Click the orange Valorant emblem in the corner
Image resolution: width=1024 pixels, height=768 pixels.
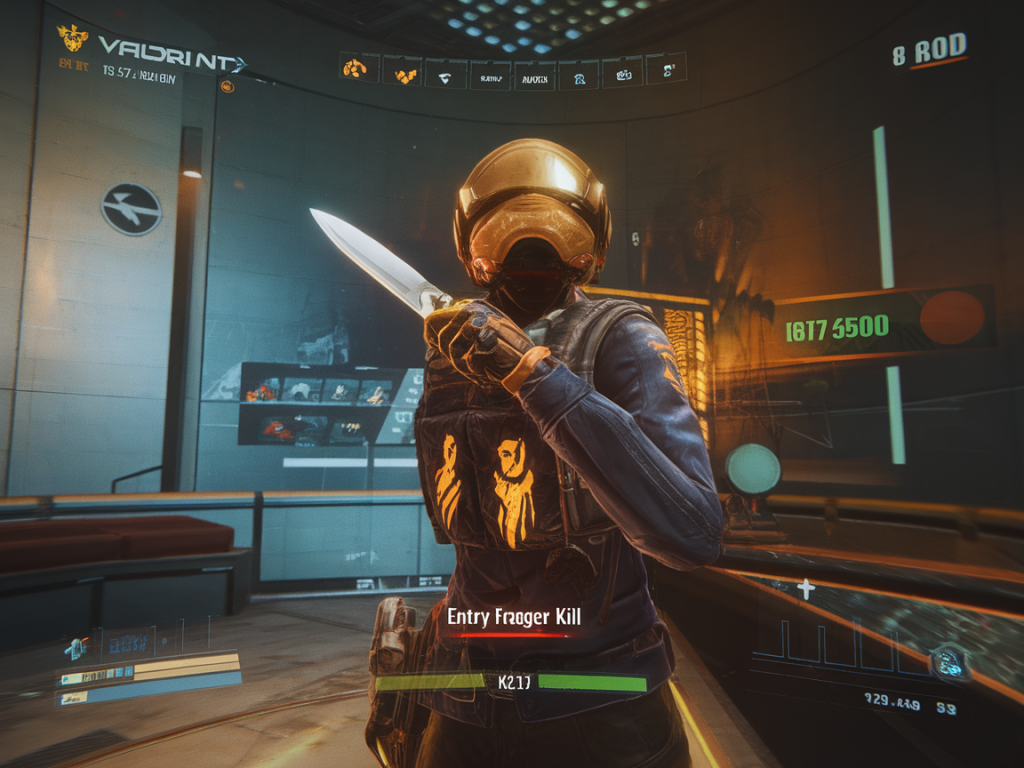pyautogui.click(x=73, y=39)
